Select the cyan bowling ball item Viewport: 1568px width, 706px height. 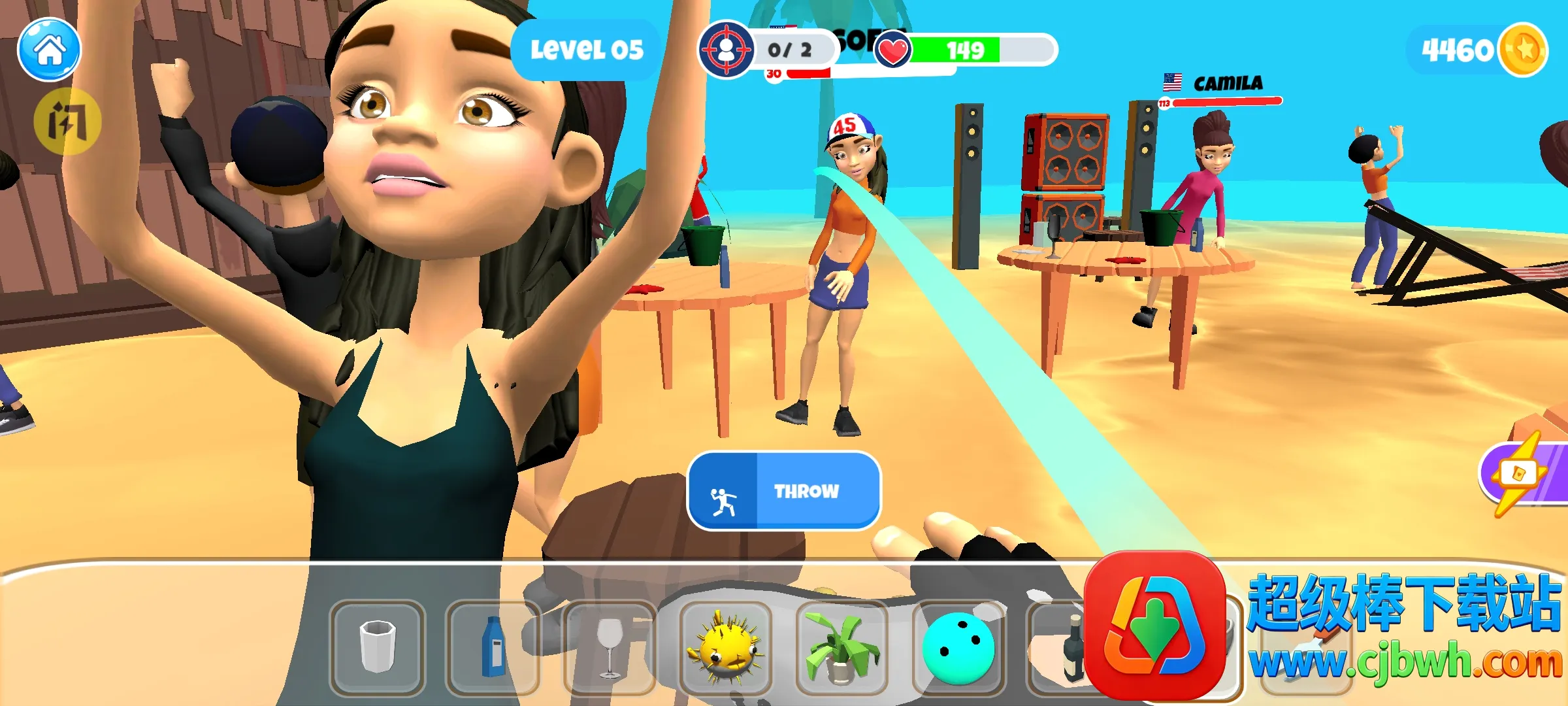point(958,648)
